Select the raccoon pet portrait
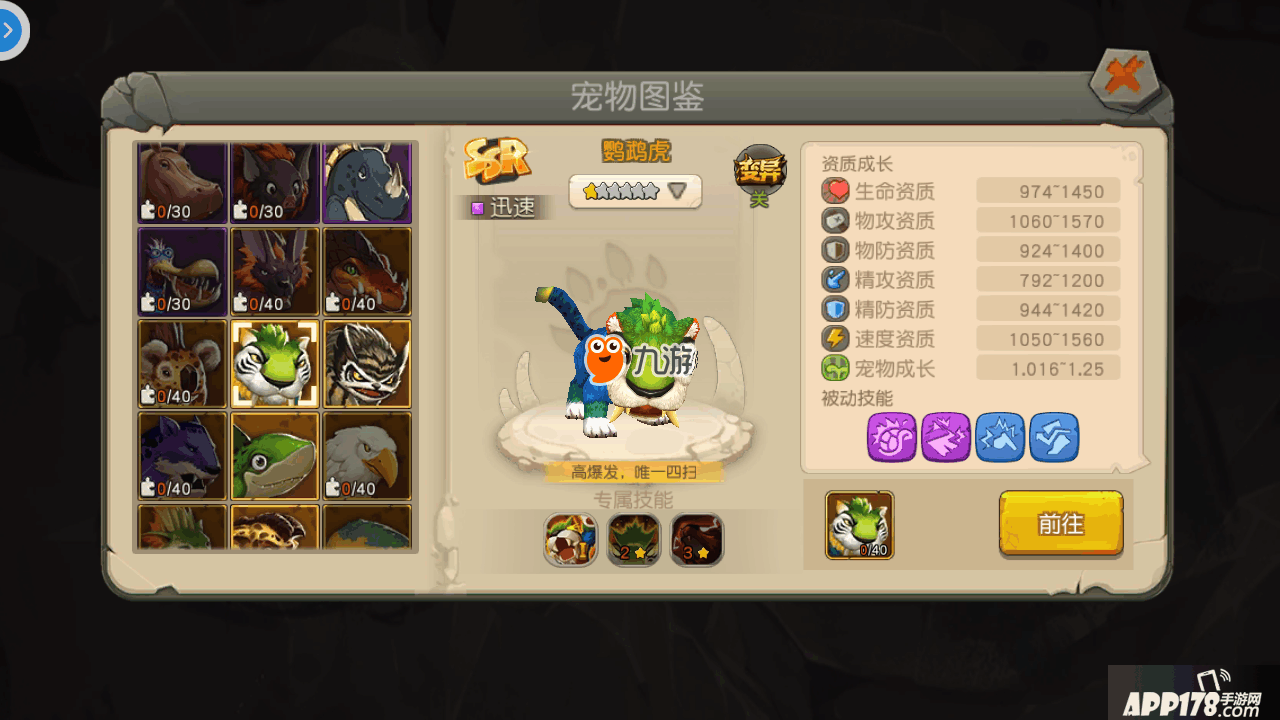The image size is (1280, 720). [x=367, y=363]
